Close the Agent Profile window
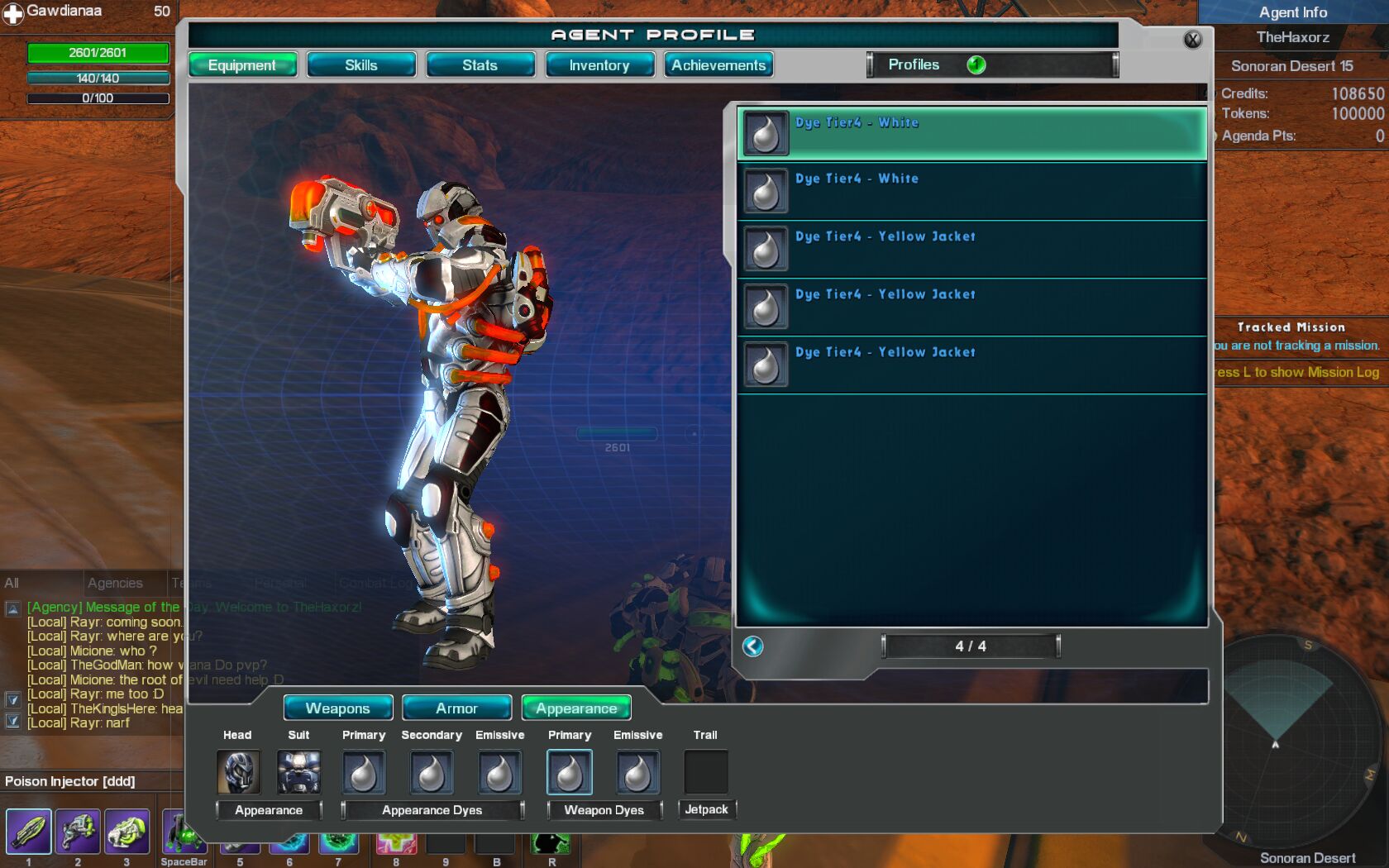 coord(1192,39)
